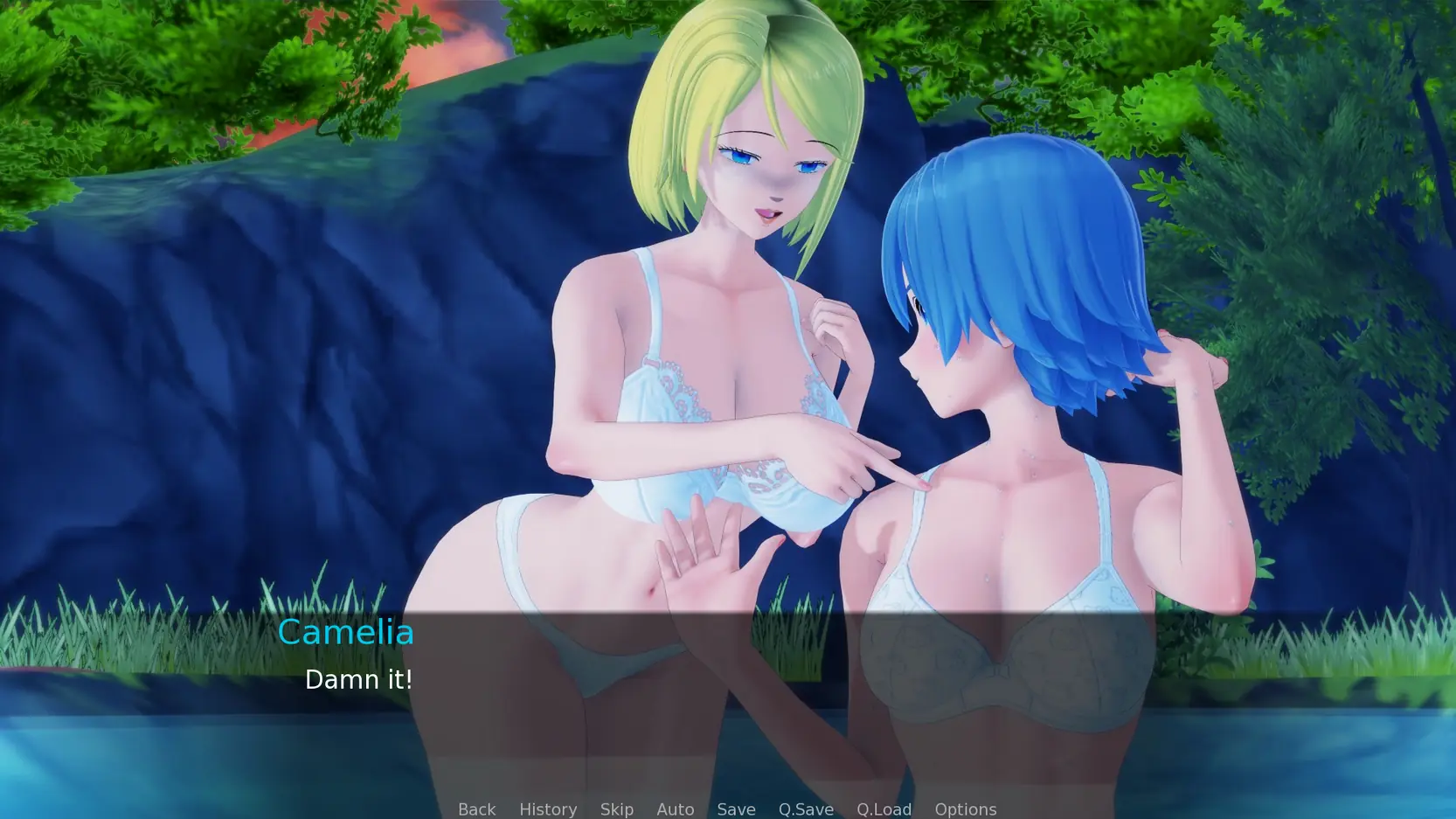Open the Save menu
The width and height of the screenshot is (1456, 819).
(x=736, y=809)
